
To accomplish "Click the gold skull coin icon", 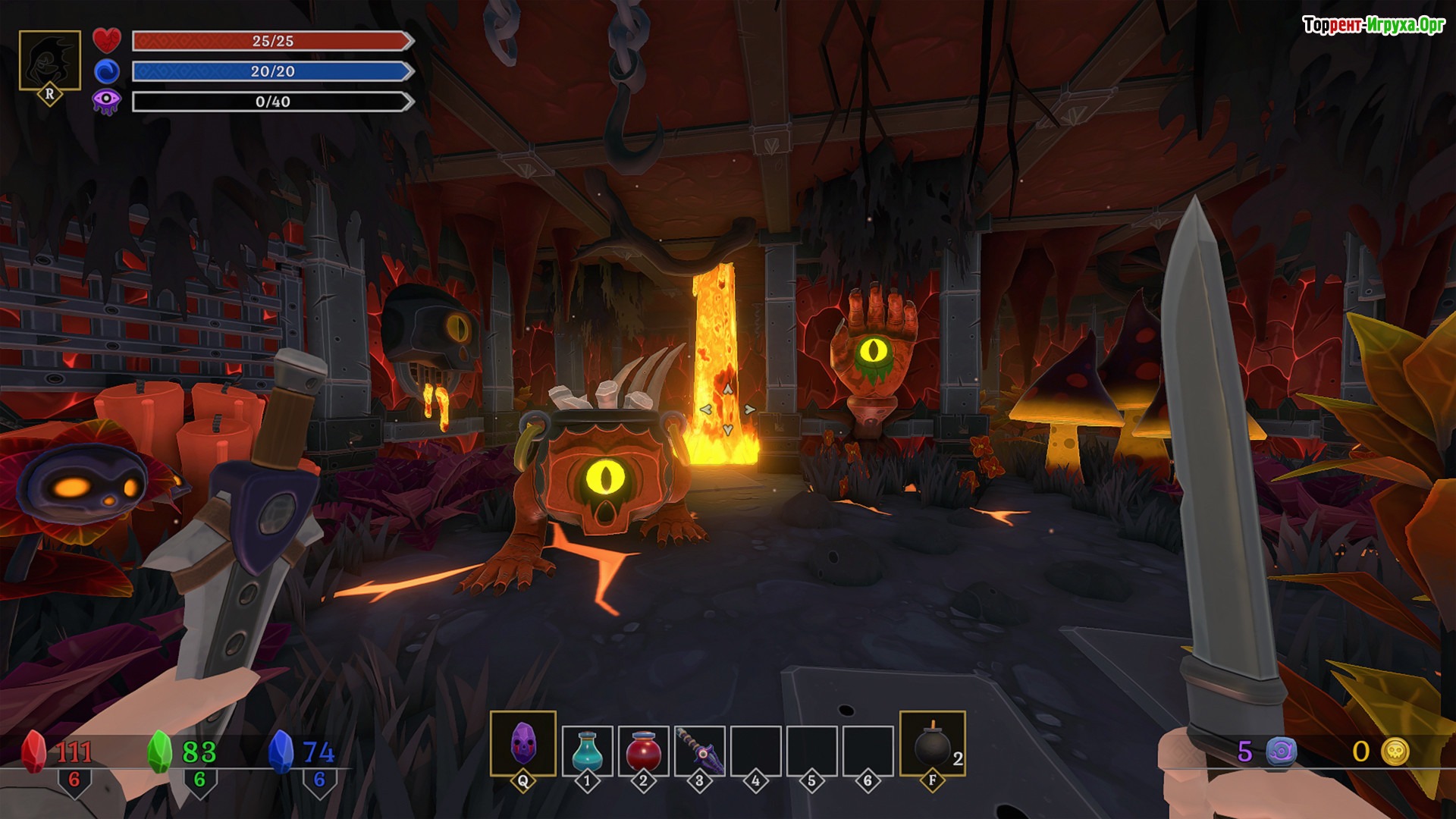I will tap(1395, 752).
